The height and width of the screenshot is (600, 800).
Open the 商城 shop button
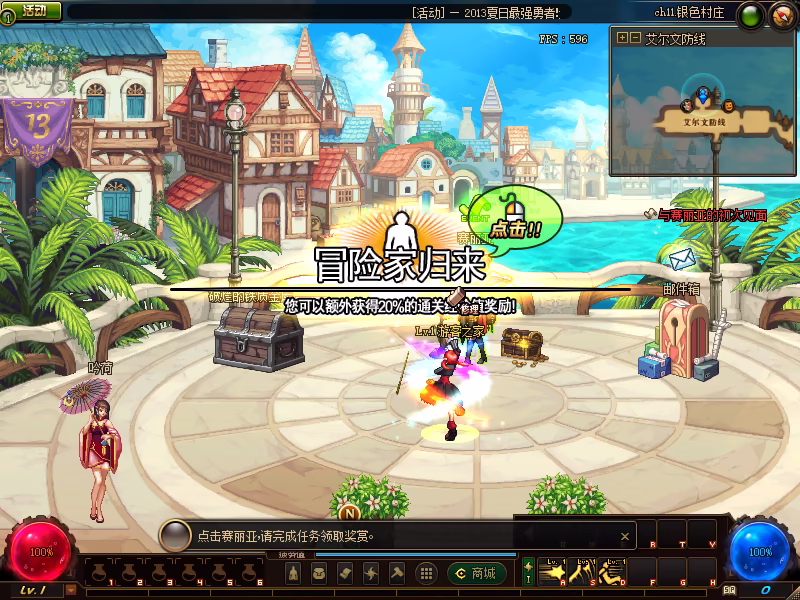click(476, 573)
